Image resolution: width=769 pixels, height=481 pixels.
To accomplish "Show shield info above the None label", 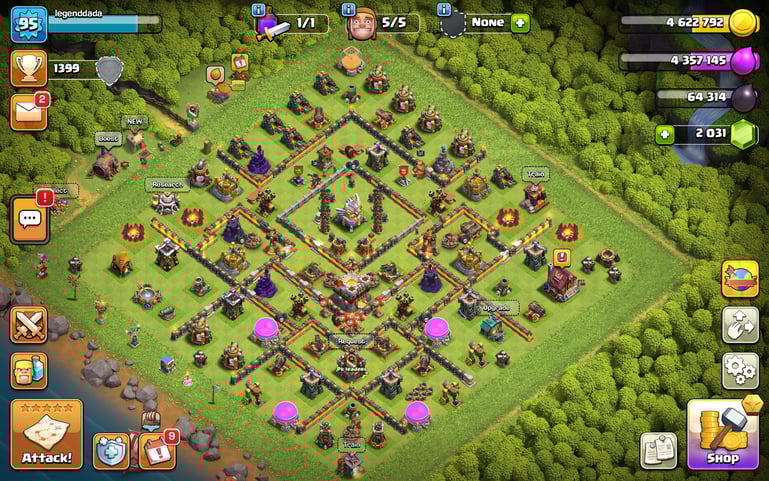I will [x=444, y=9].
